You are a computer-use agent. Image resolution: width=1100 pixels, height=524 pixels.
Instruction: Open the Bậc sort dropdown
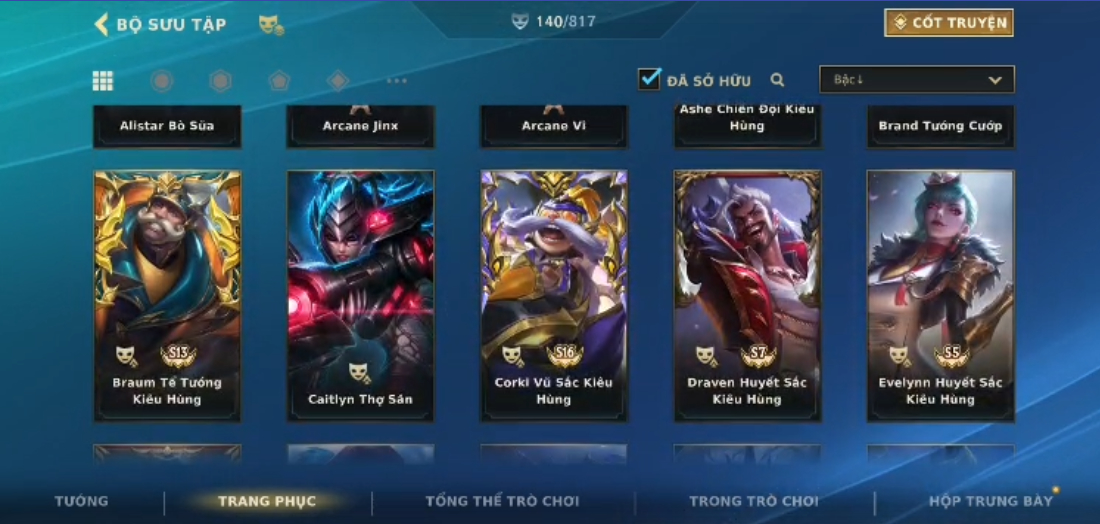pos(916,80)
